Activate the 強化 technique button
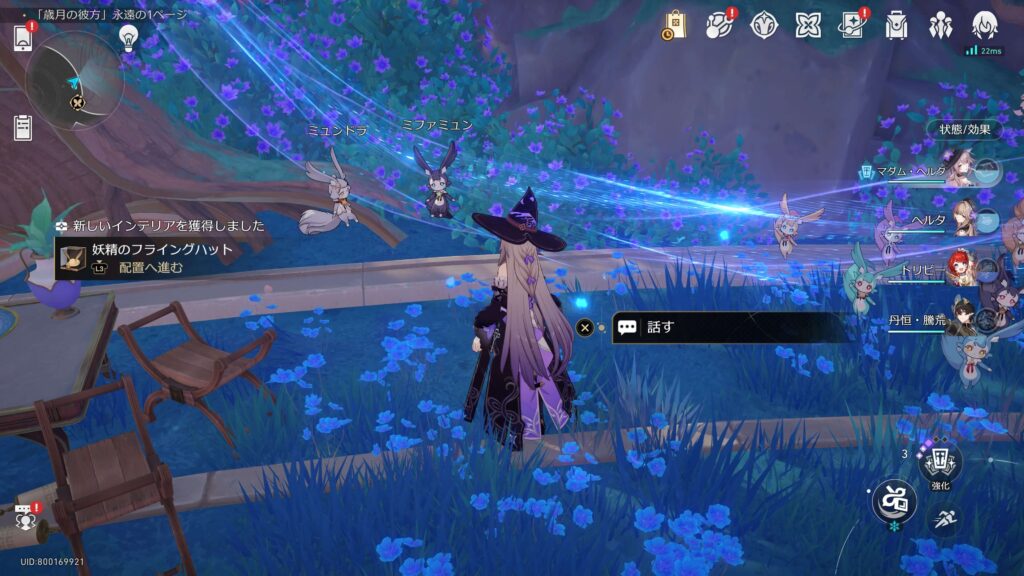This screenshot has height=576, width=1024. click(x=940, y=463)
